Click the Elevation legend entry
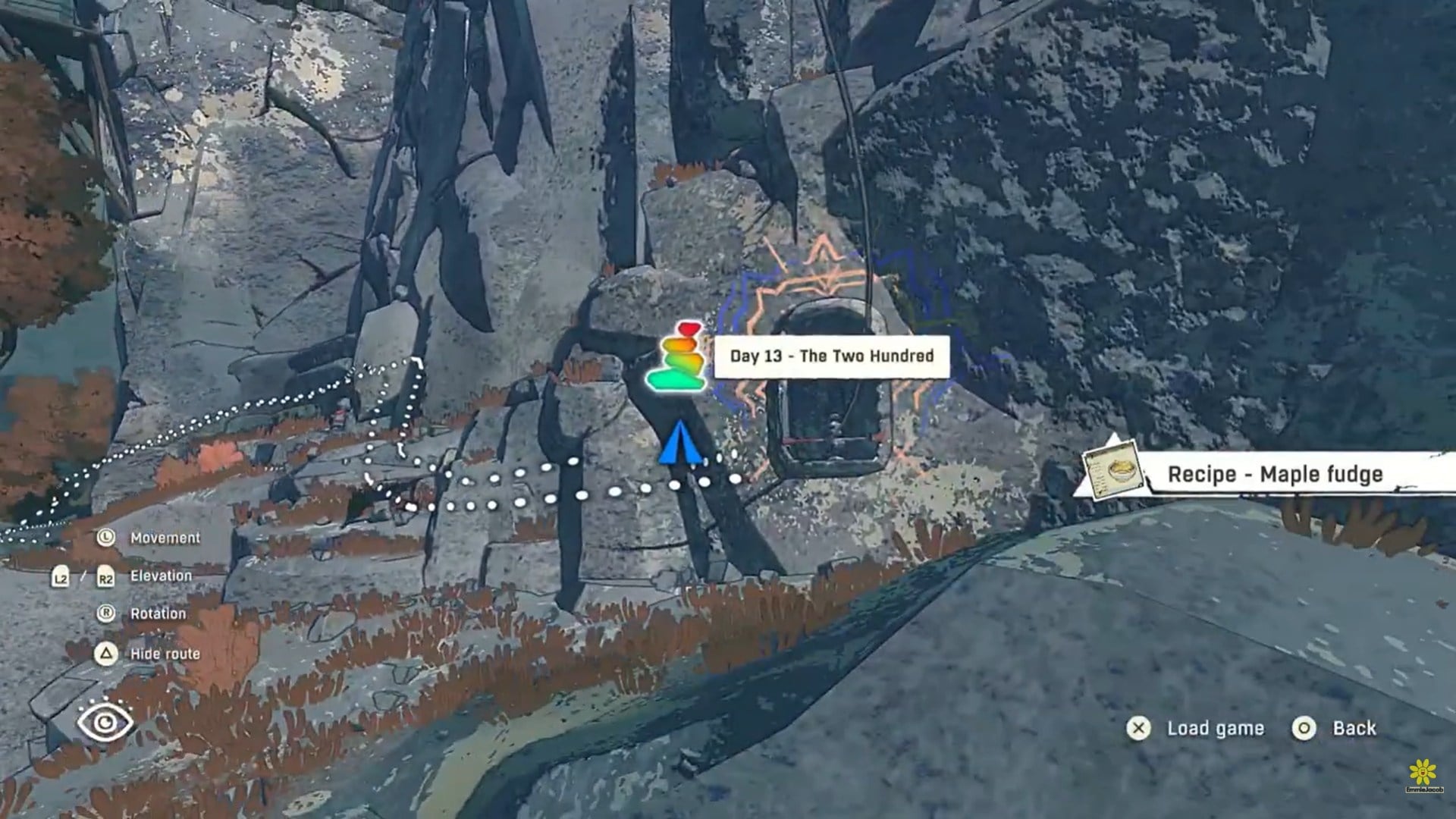Screen dimensions: 1456x819 point(162,576)
